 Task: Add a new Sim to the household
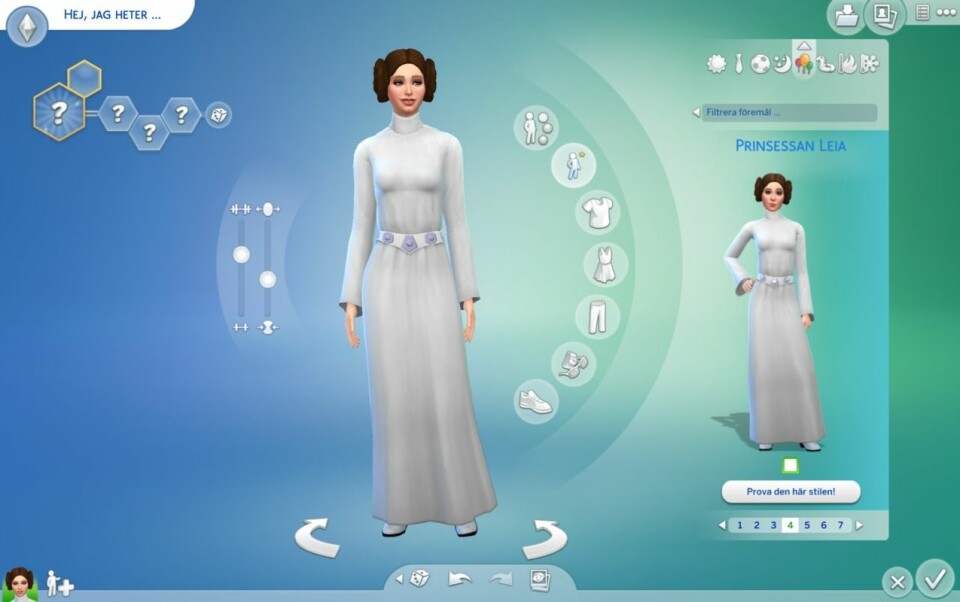(60, 584)
